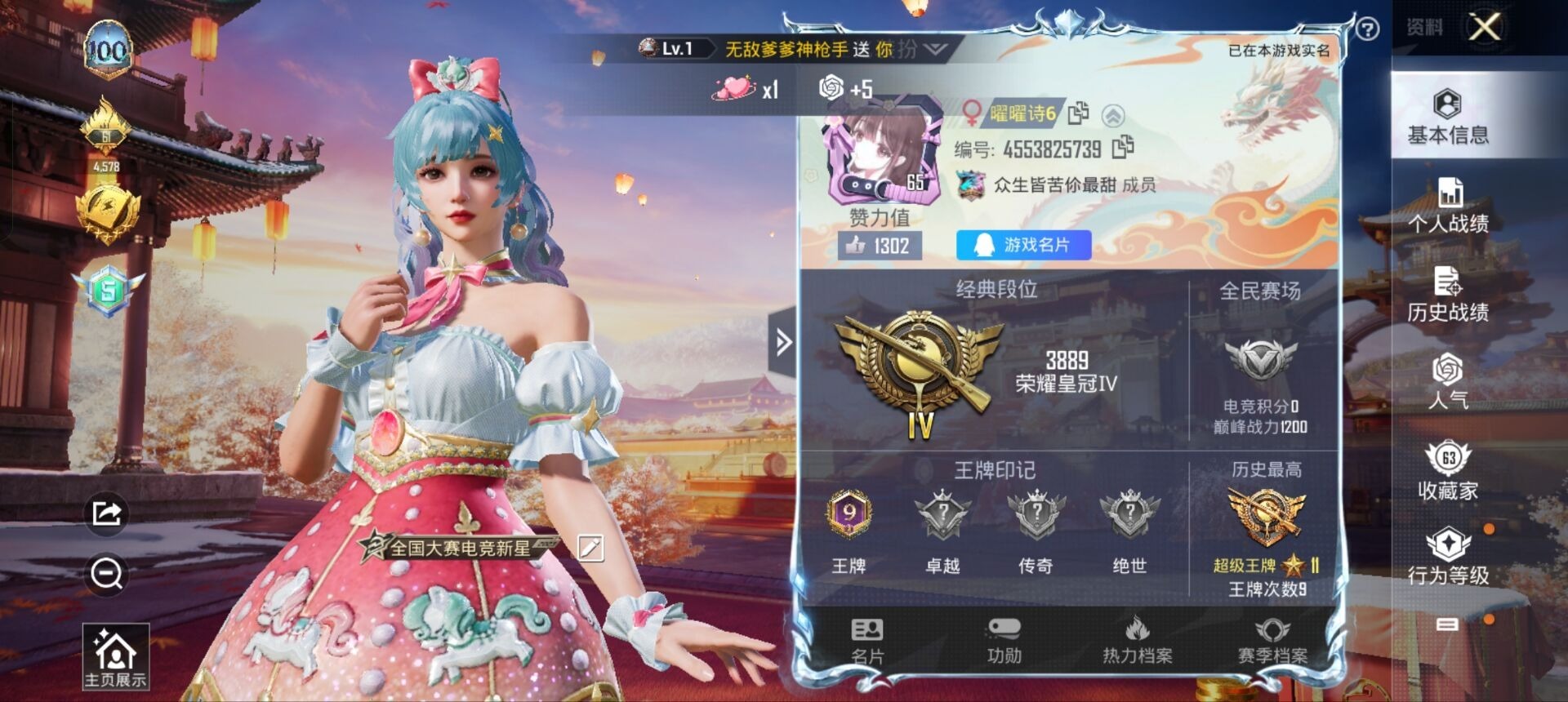Click the zoom-out magnifier icon
This screenshot has height=702, width=1568.
[x=107, y=574]
